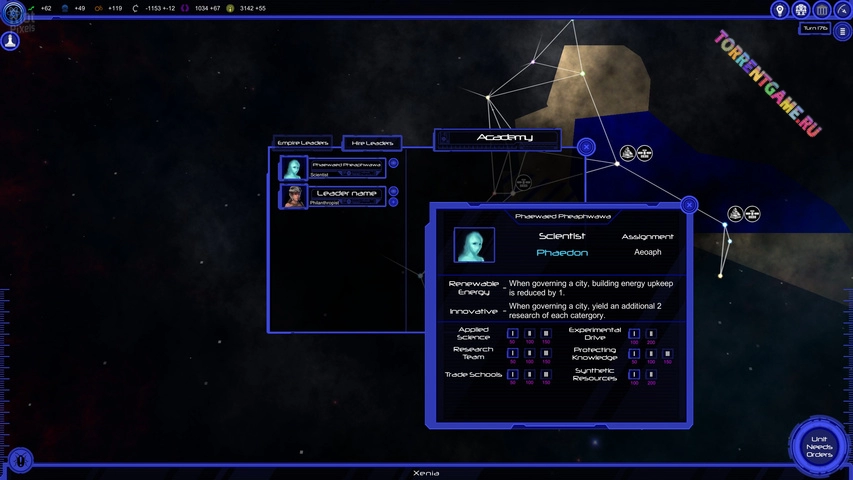The image size is (853, 480).
Task: Click the ship icon at top-left
Action: [11, 42]
